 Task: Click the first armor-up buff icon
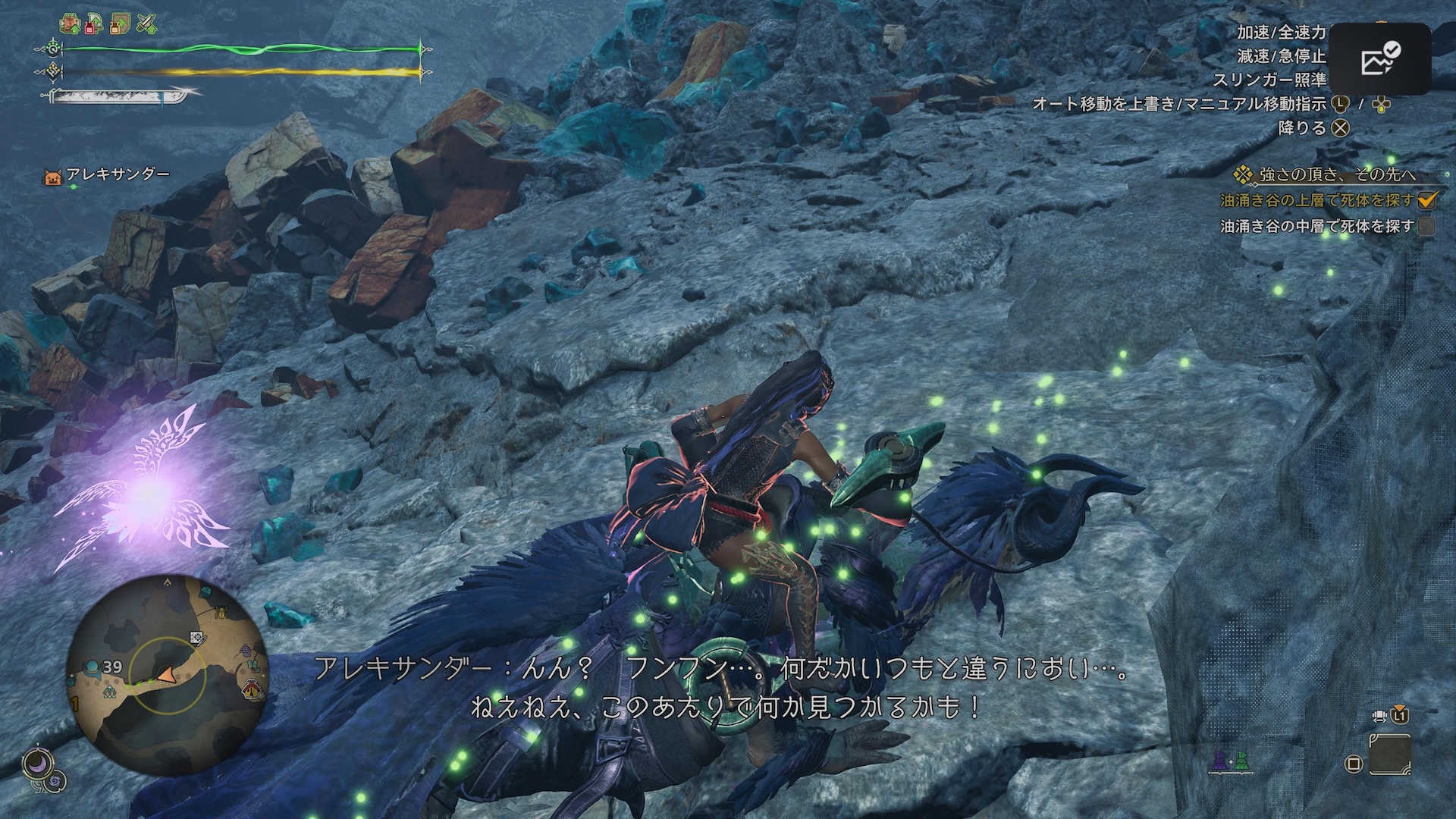pos(72,25)
